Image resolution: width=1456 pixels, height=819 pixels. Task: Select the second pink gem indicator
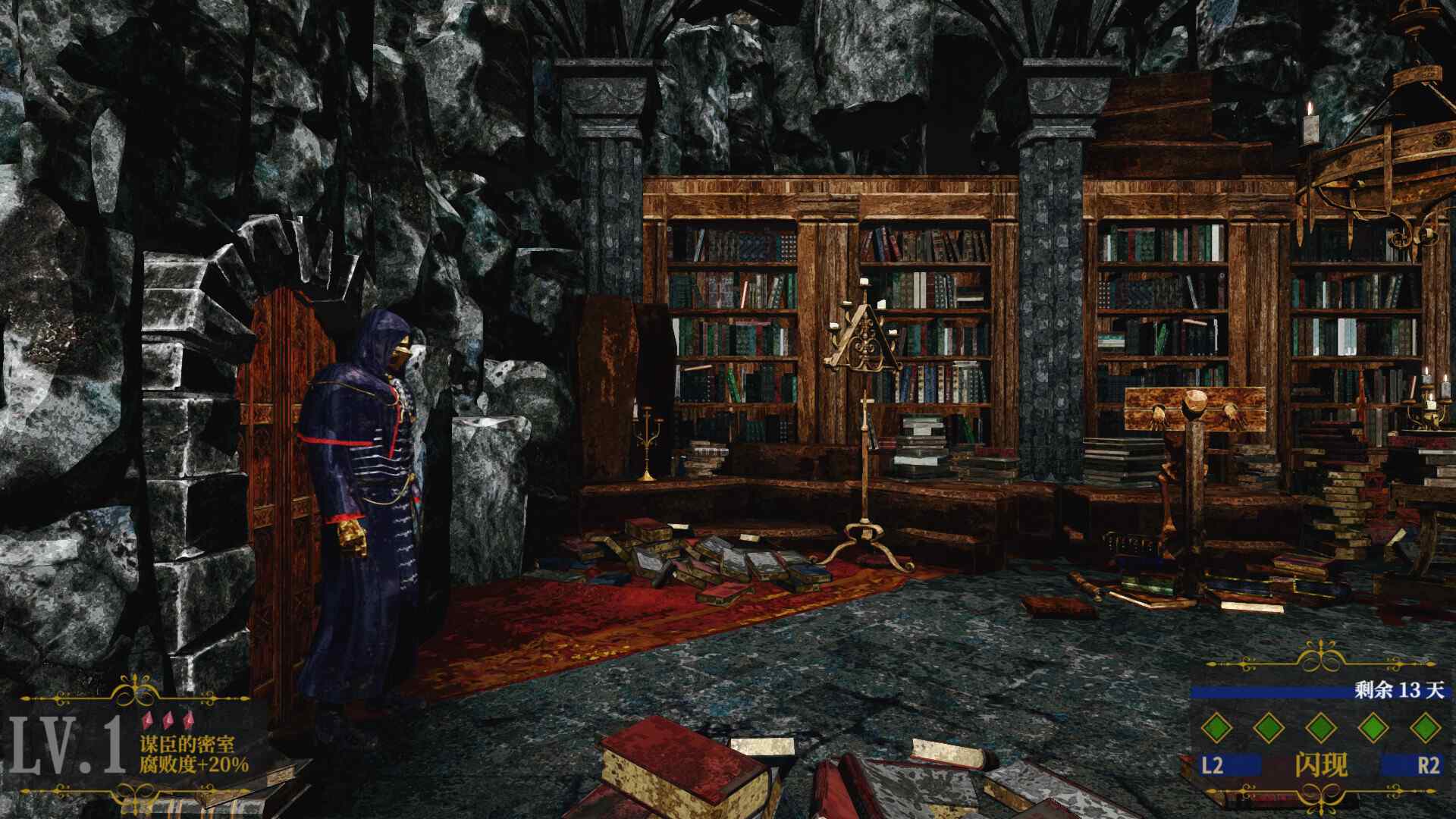coord(169,721)
